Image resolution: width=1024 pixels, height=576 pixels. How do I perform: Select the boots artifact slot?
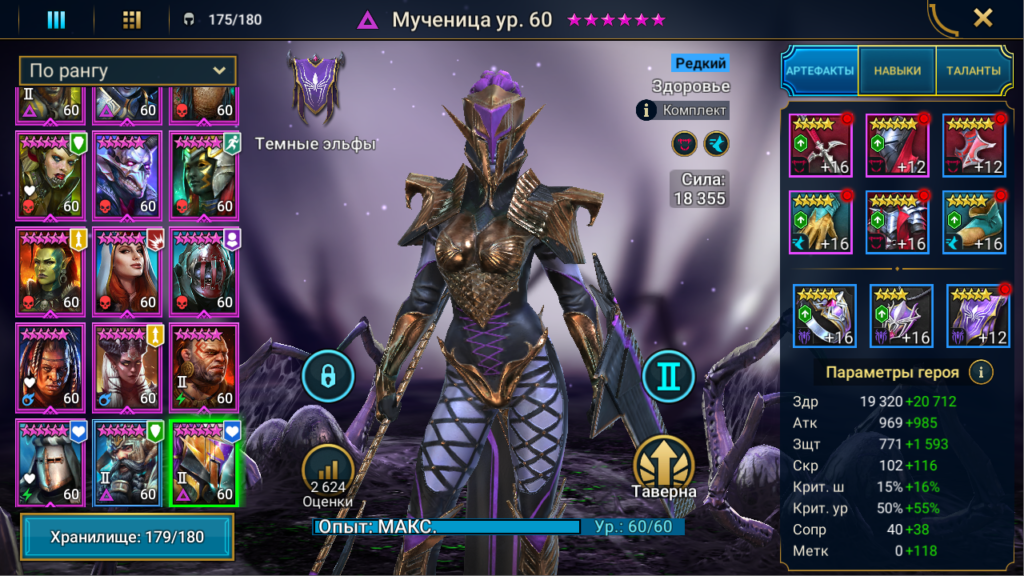coord(974,222)
